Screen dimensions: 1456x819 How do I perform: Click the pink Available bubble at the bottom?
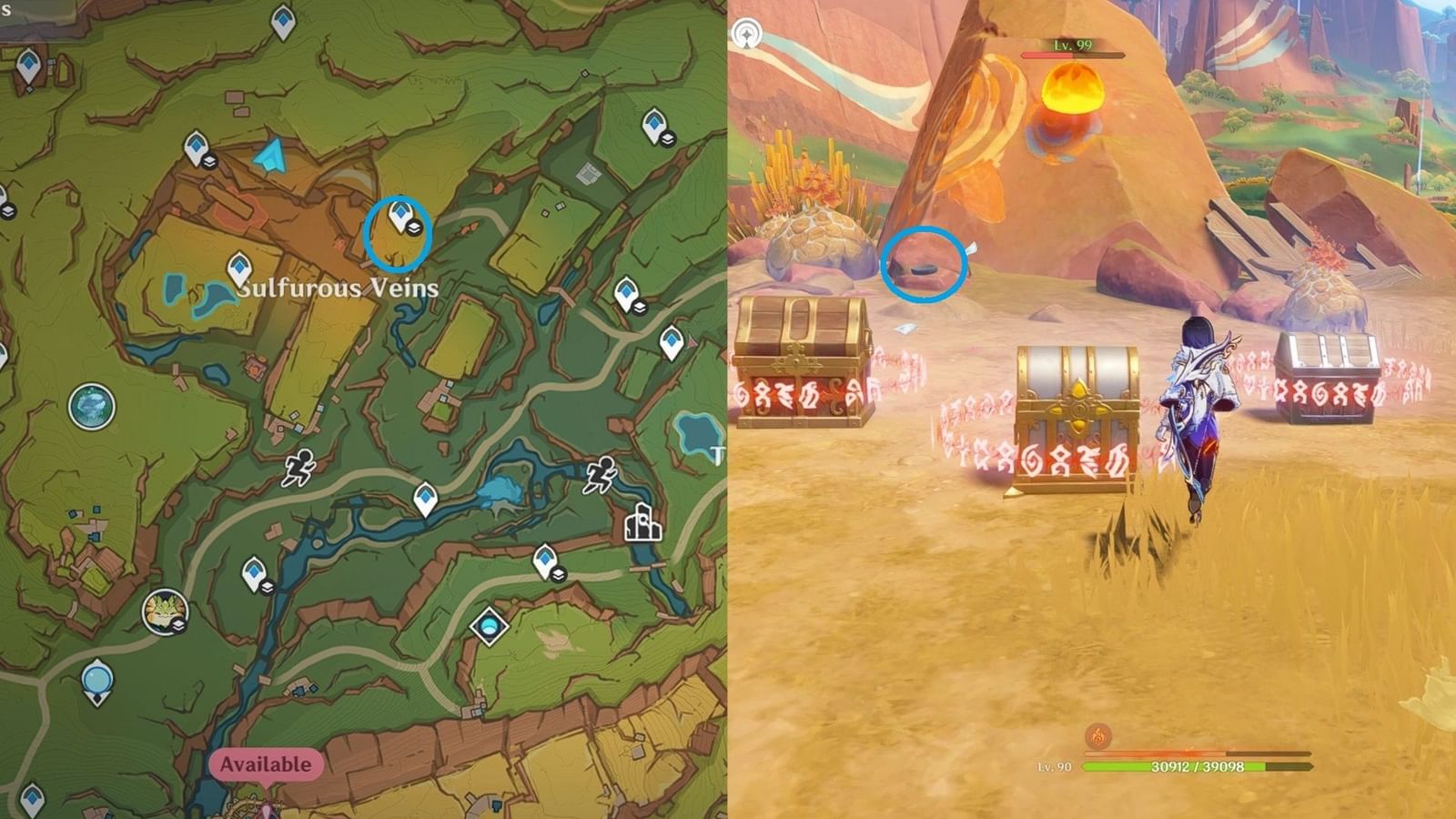[x=263, y=763]
